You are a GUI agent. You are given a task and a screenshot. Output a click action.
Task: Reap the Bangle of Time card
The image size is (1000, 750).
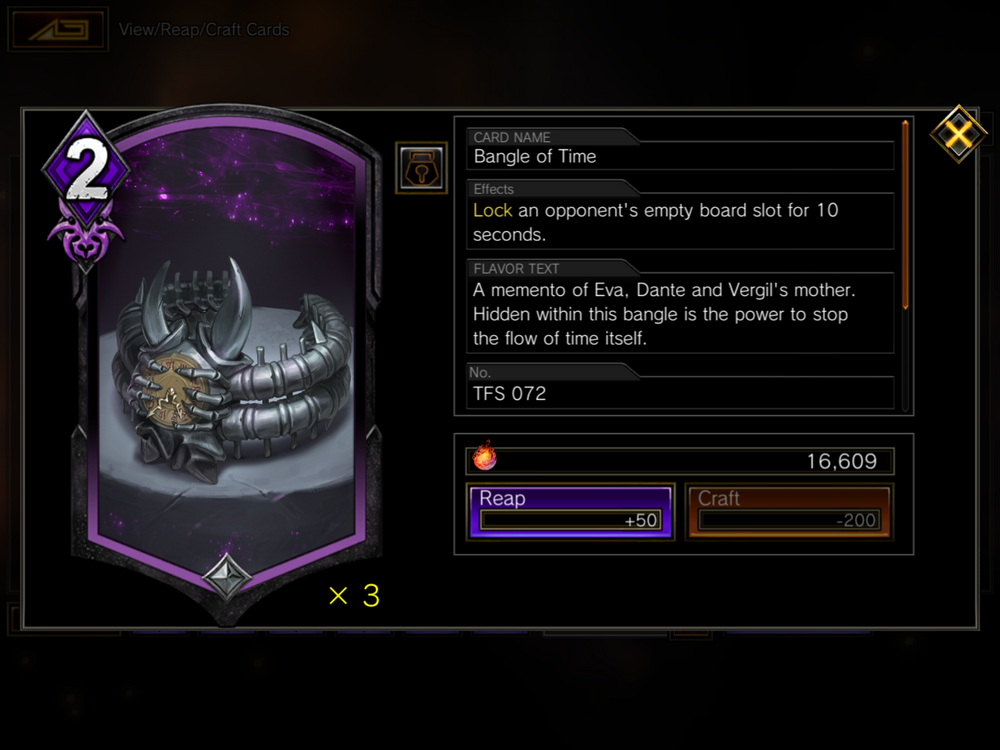click(570, 511)
